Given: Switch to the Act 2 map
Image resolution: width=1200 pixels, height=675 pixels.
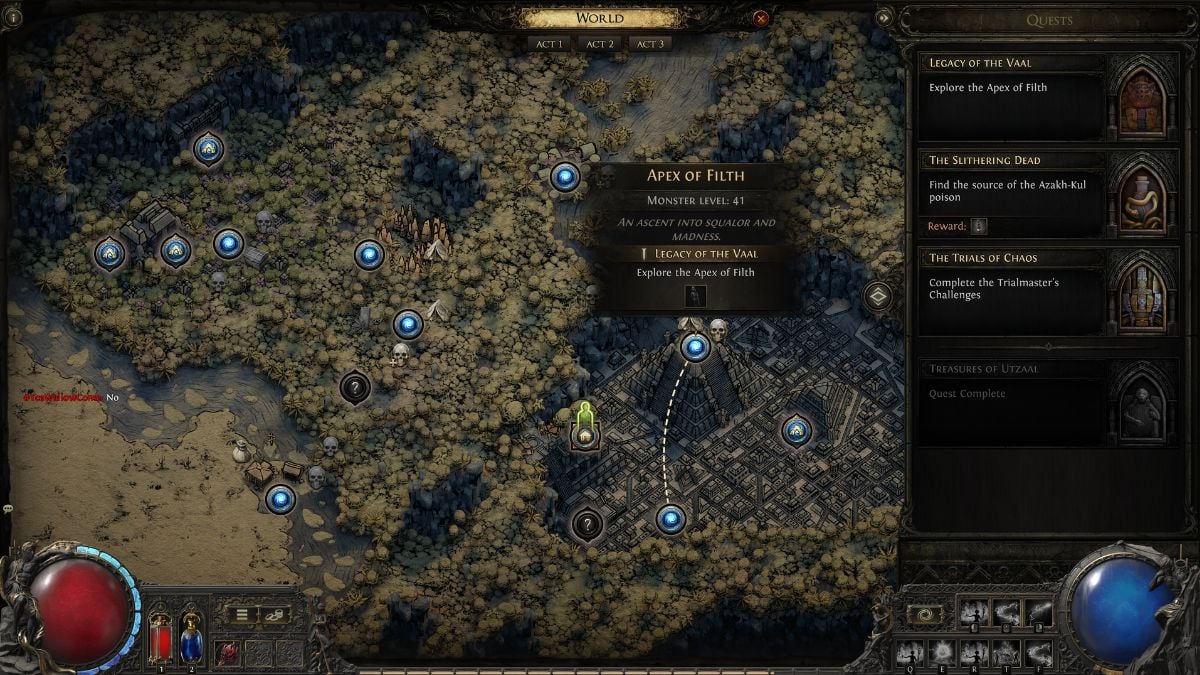Looking at the screenshot, I should (x=599, y=44).
